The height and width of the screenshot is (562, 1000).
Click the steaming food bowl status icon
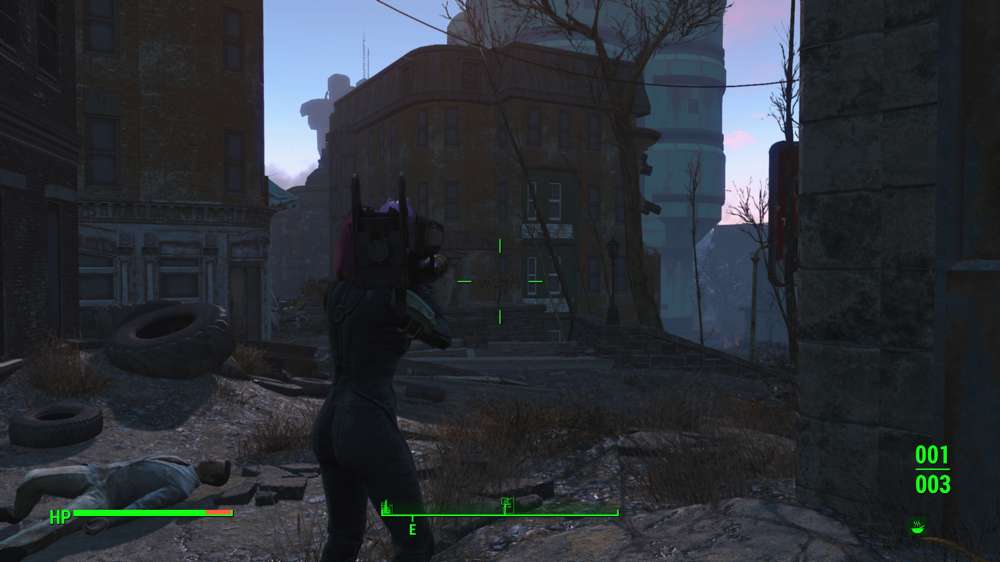(917, 524)
